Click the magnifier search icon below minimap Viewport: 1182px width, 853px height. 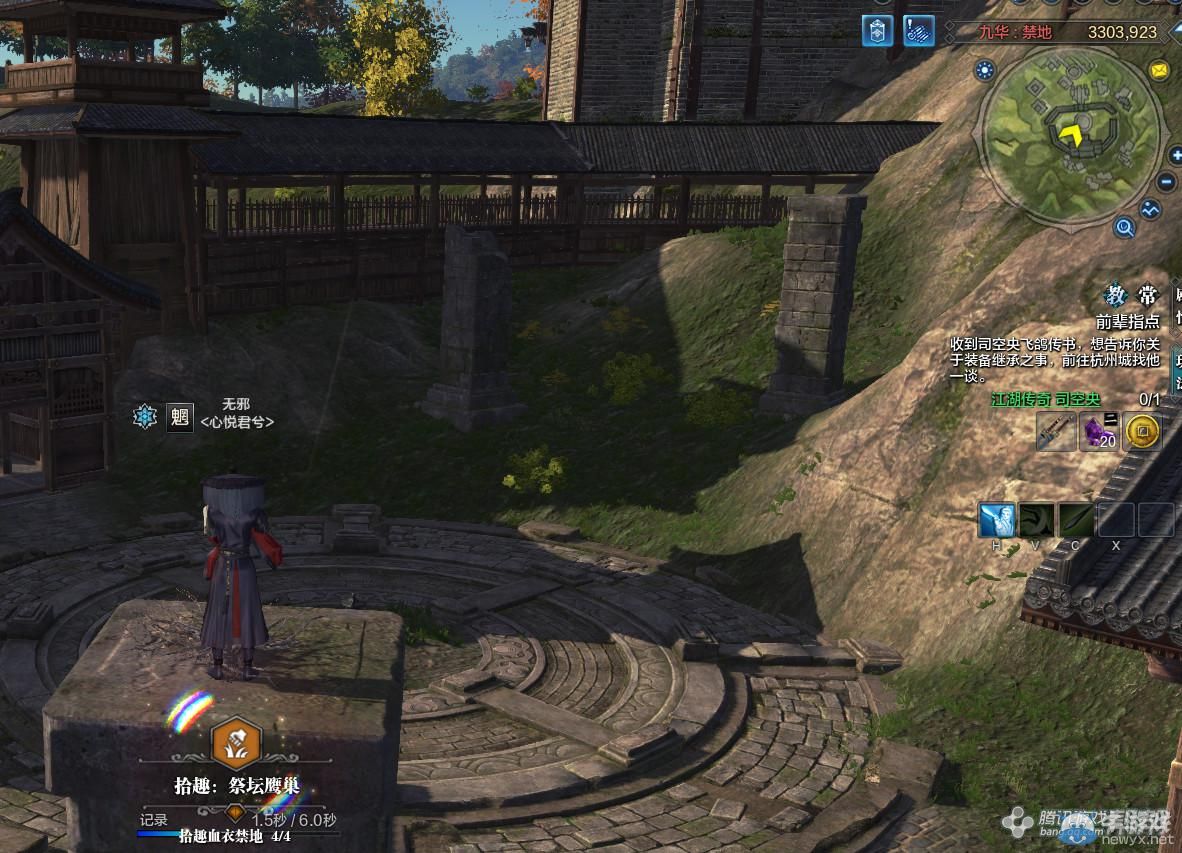[x=1125, y=228]
